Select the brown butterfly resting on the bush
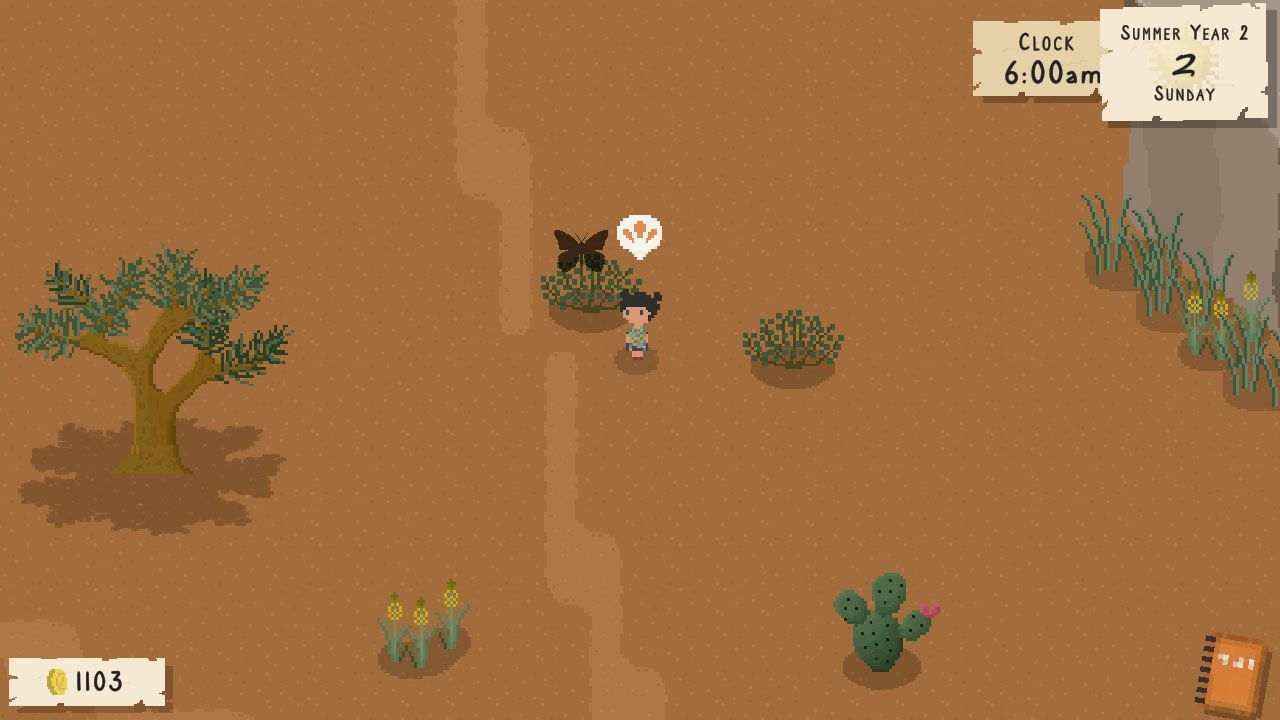This screenshot has width=1280, height=720. pyautogui.click(x=583, y=245)
